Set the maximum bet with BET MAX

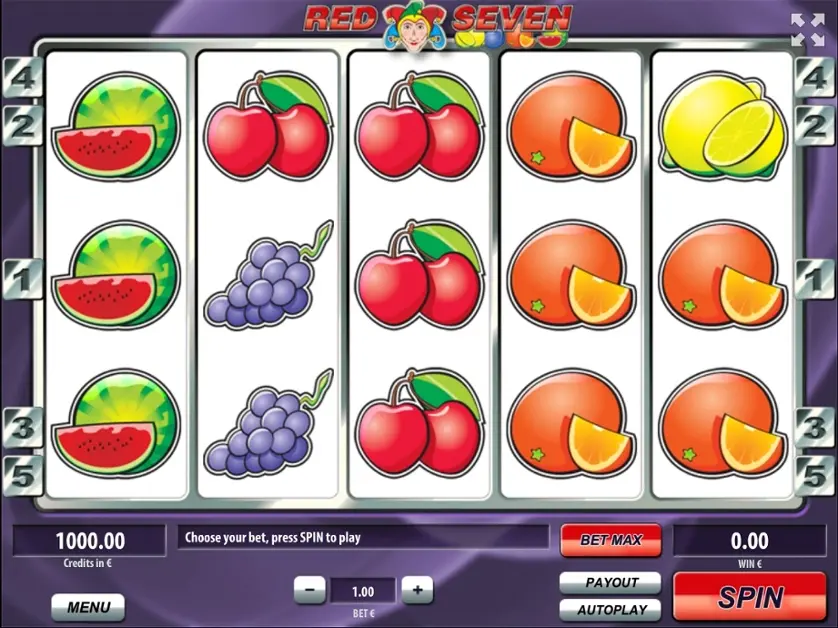point(610,540)
